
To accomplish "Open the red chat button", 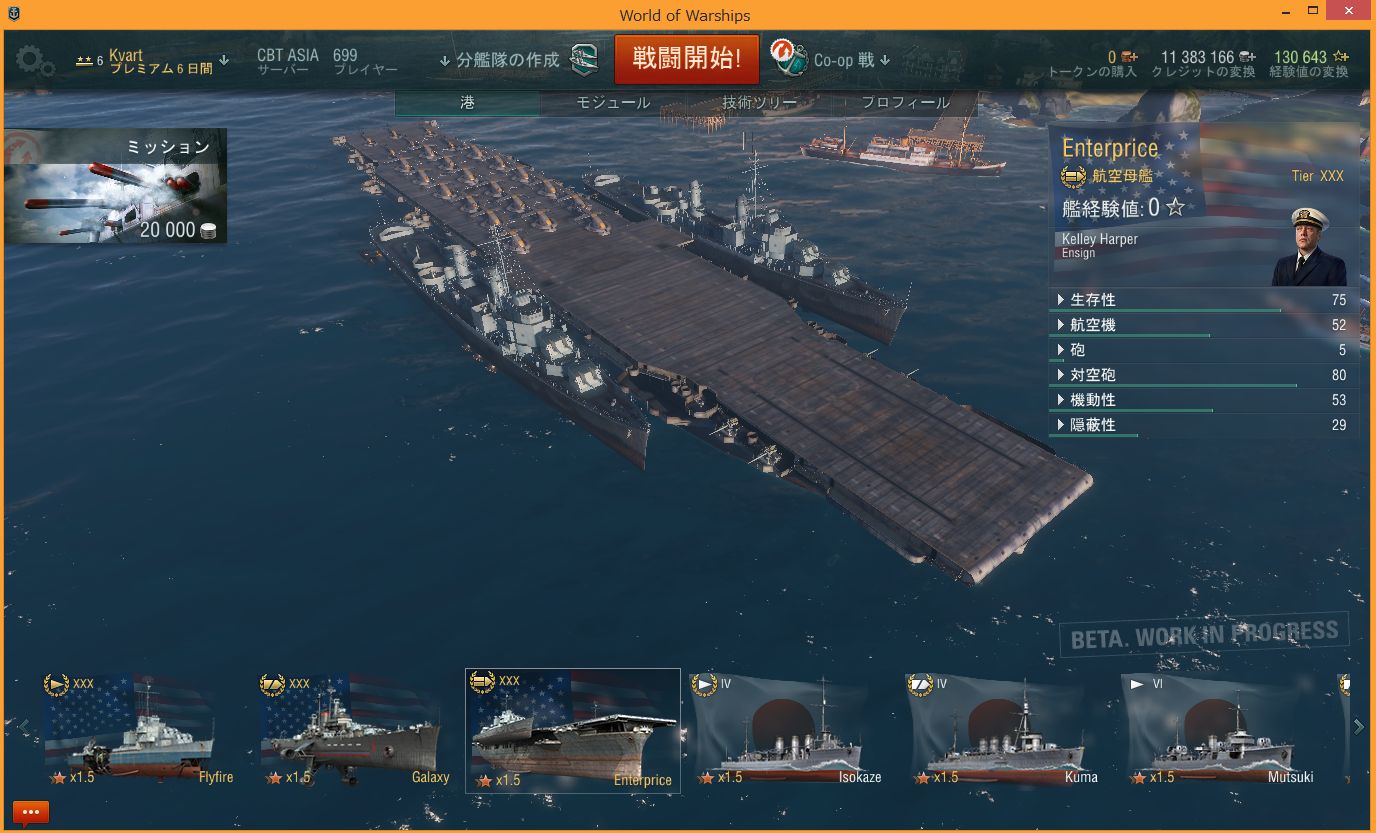I will tap(31, 812).
